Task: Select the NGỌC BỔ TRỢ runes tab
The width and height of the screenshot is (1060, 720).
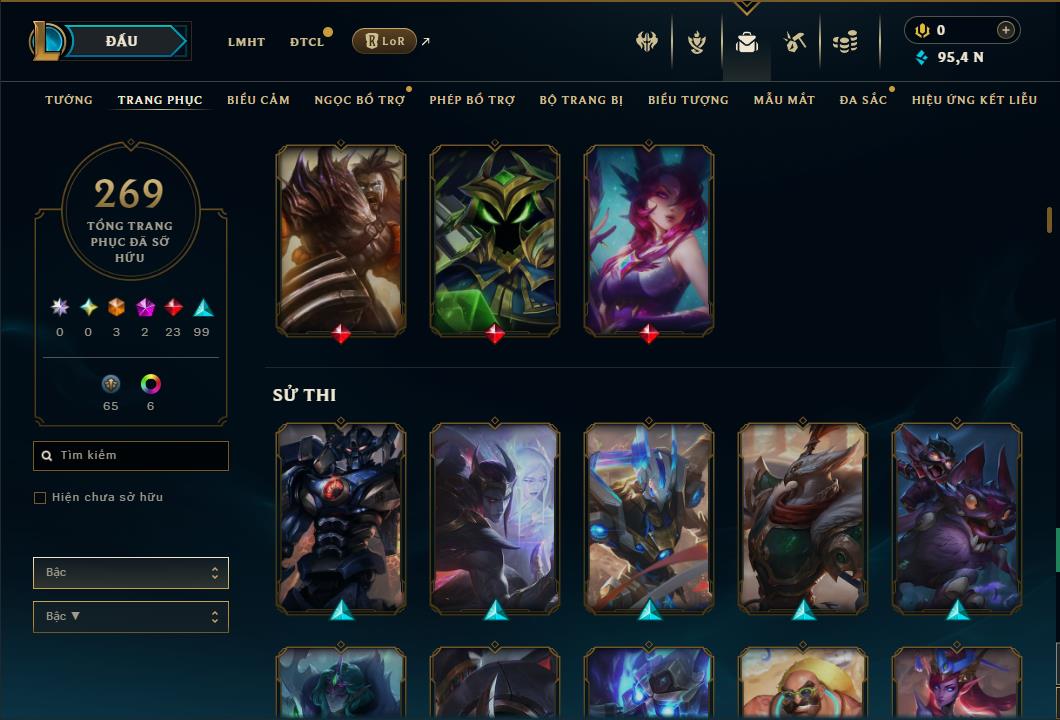Action: point(359,100)
